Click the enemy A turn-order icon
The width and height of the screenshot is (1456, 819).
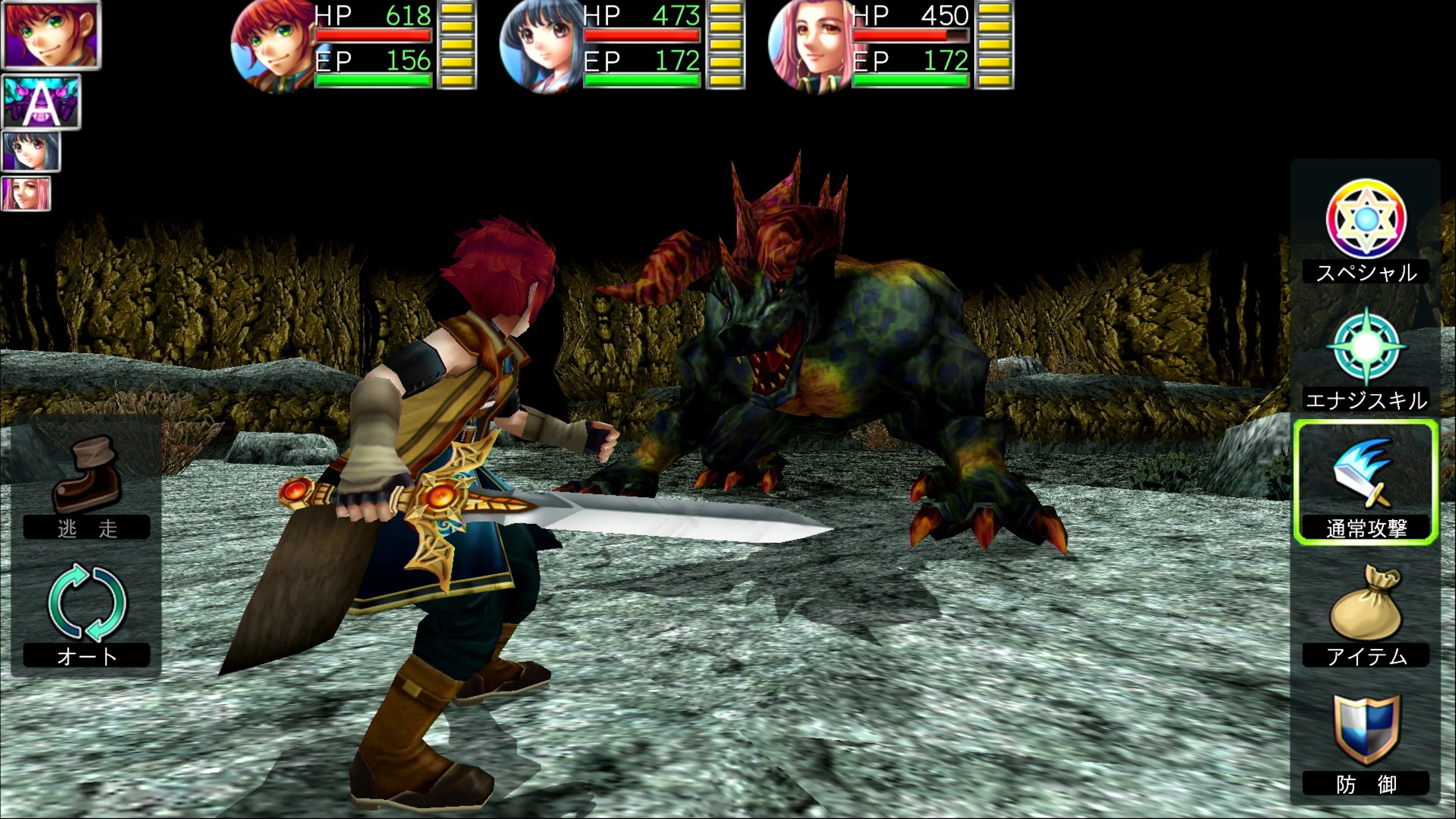pyautogui.click(x=41, y=102)
